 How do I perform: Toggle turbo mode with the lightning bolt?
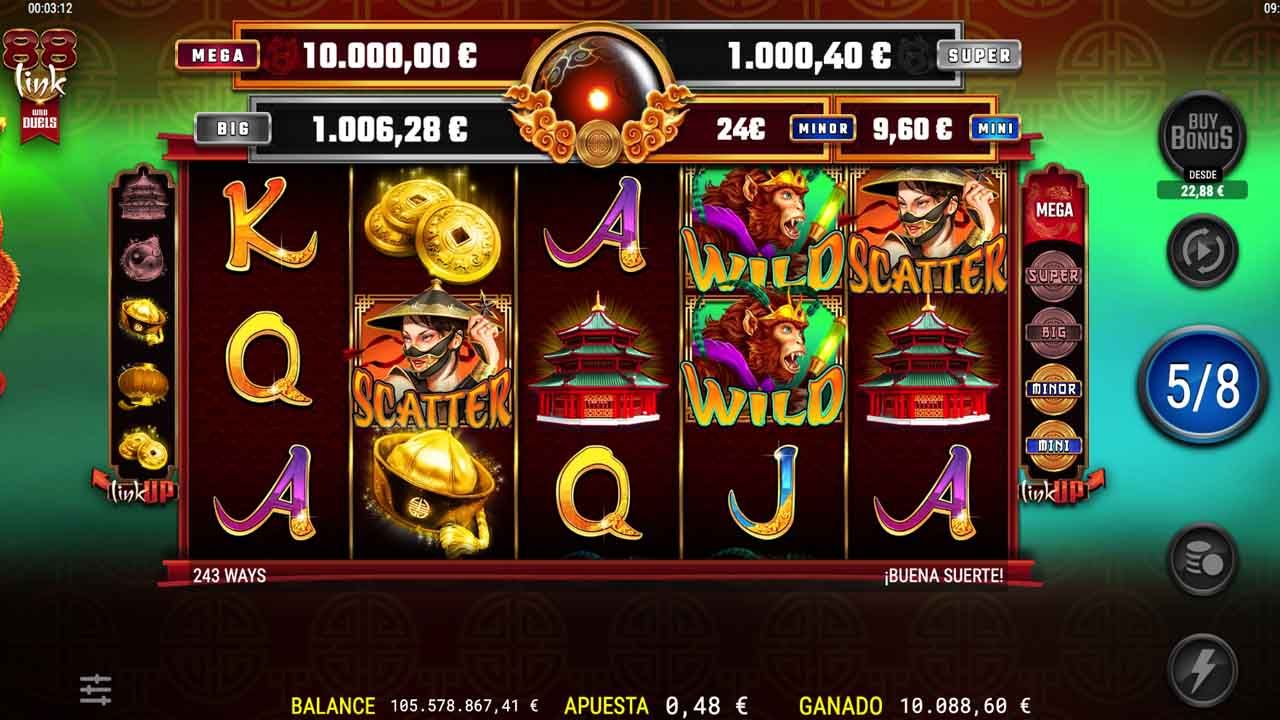click(1201, 667)
